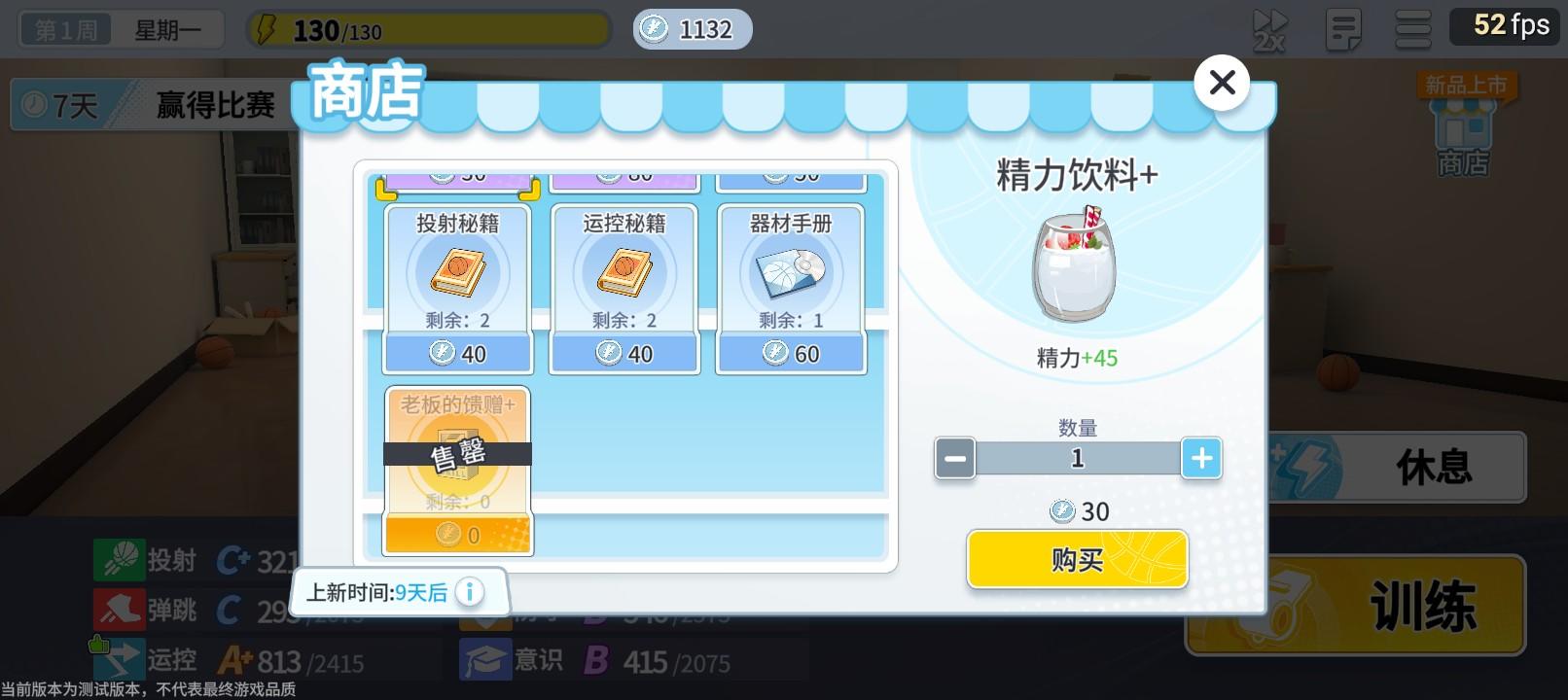Open the hamburger menu at top right
The width and height of the screenshot is (1568, 700).
click(x=1413, y=28)
